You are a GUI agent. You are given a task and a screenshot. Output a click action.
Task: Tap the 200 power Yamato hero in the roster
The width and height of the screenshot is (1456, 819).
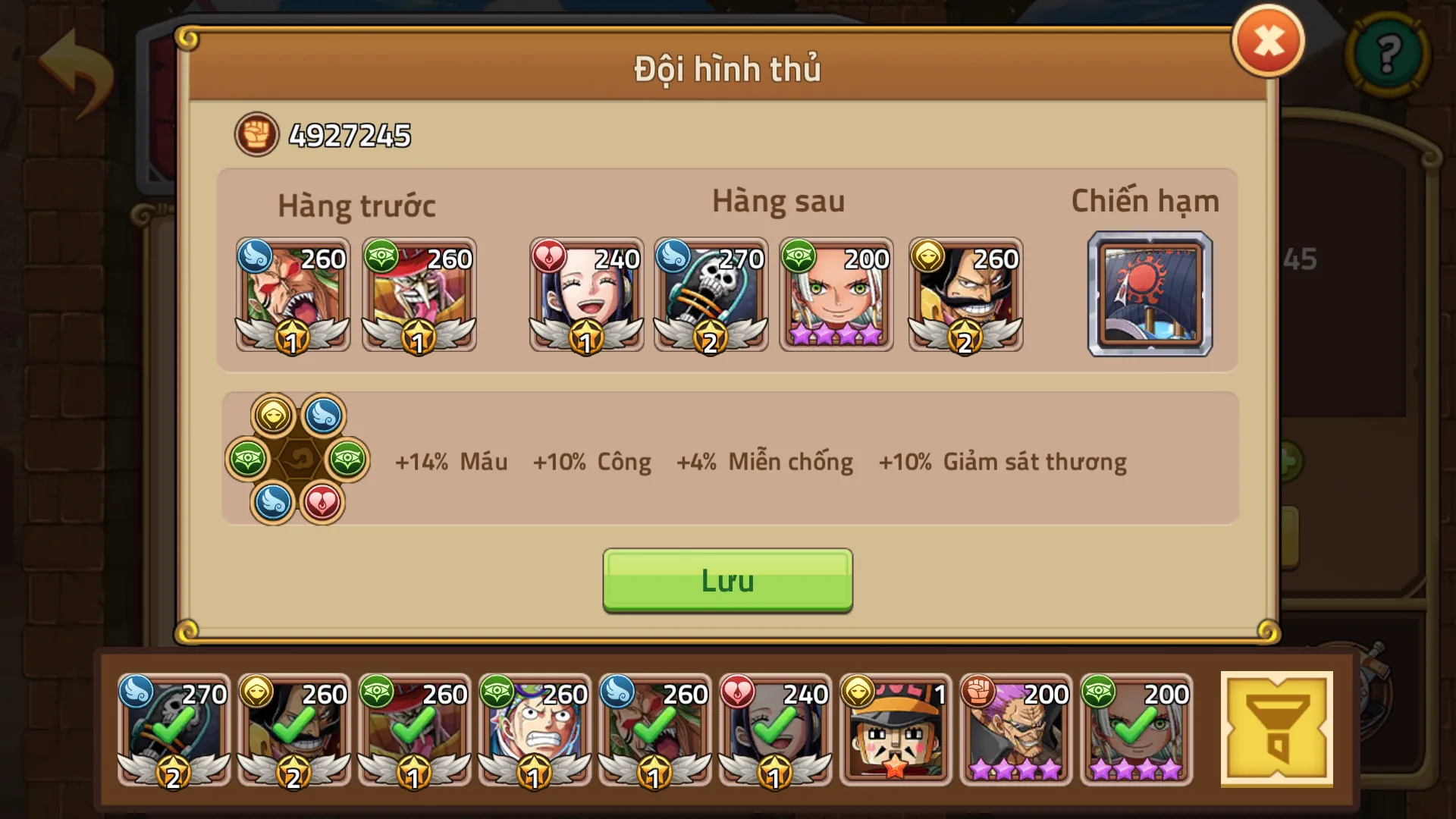point(1135,730)
